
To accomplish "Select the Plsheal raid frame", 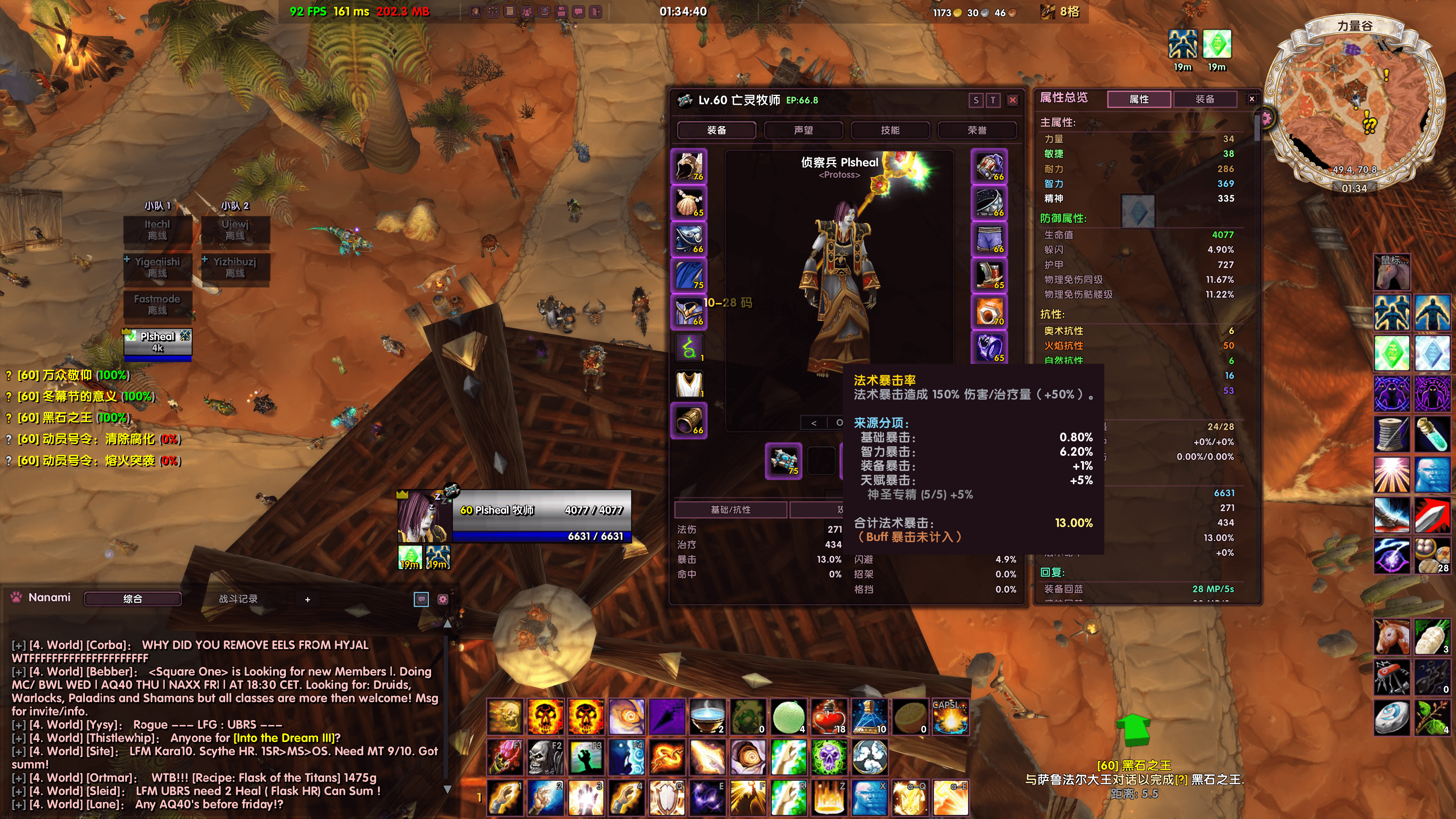I will point(158,341).
